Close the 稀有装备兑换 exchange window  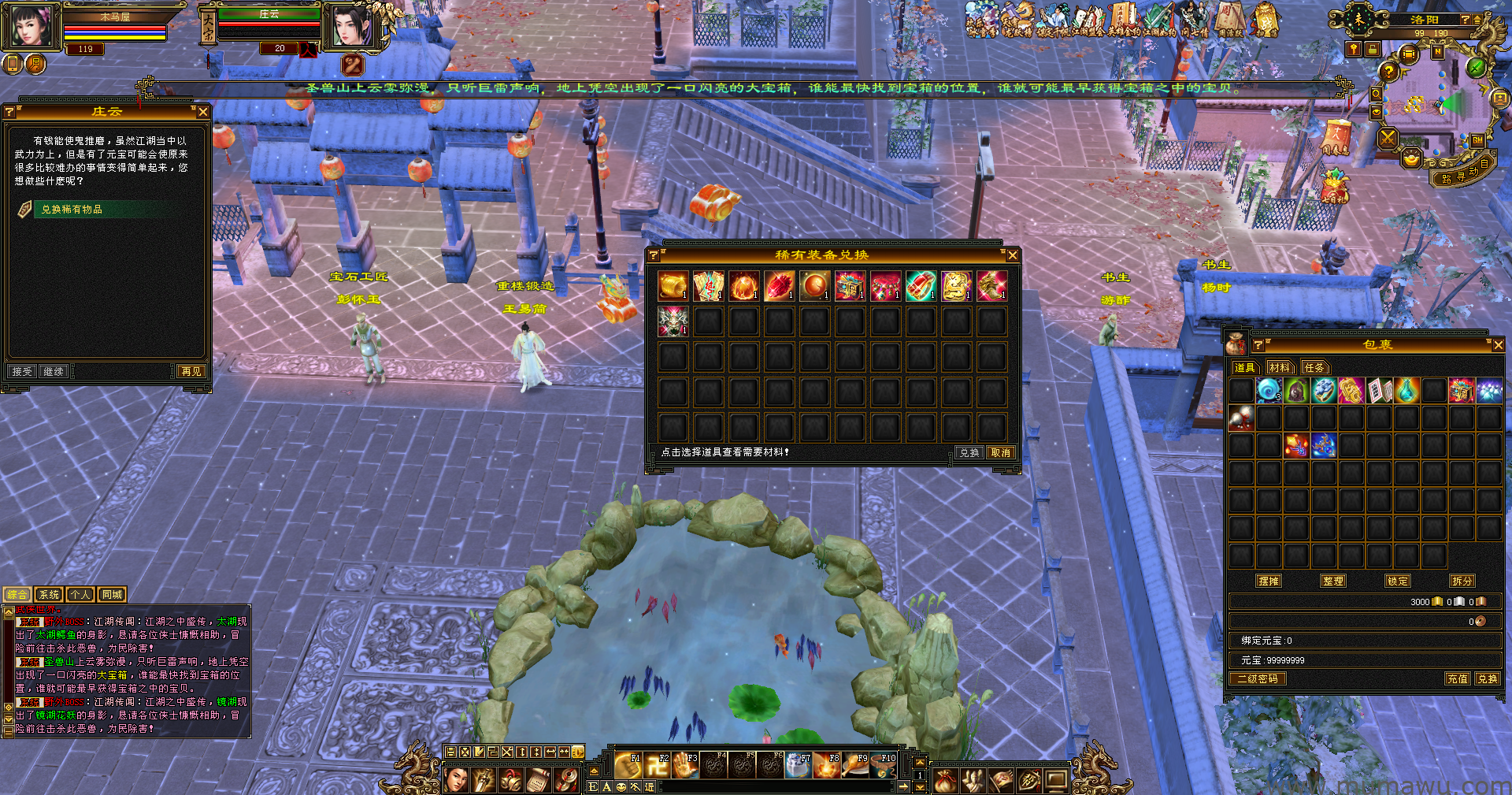1013,255
